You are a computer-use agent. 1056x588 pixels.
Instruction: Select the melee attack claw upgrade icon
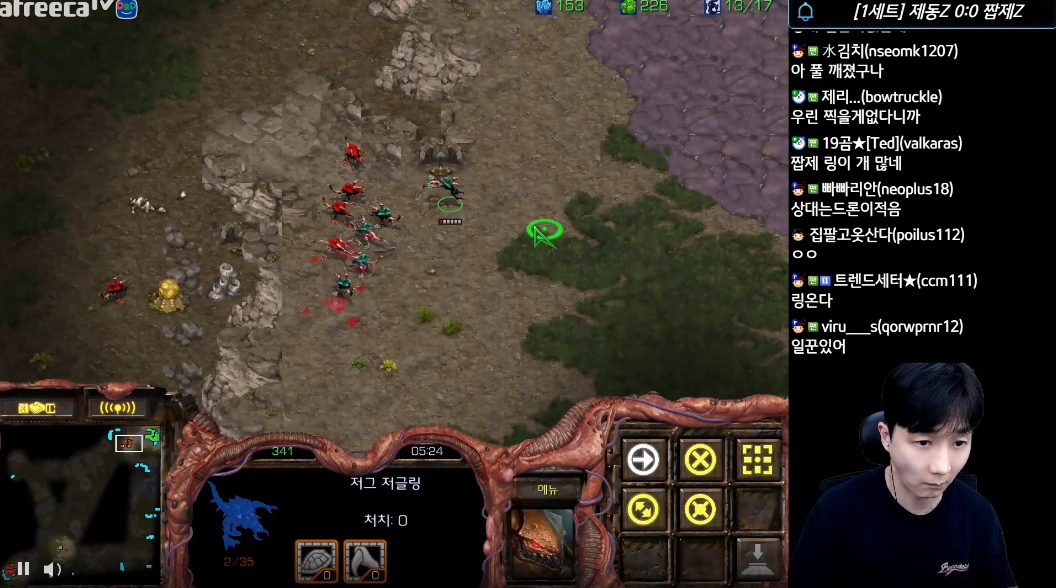pos(364,561)
